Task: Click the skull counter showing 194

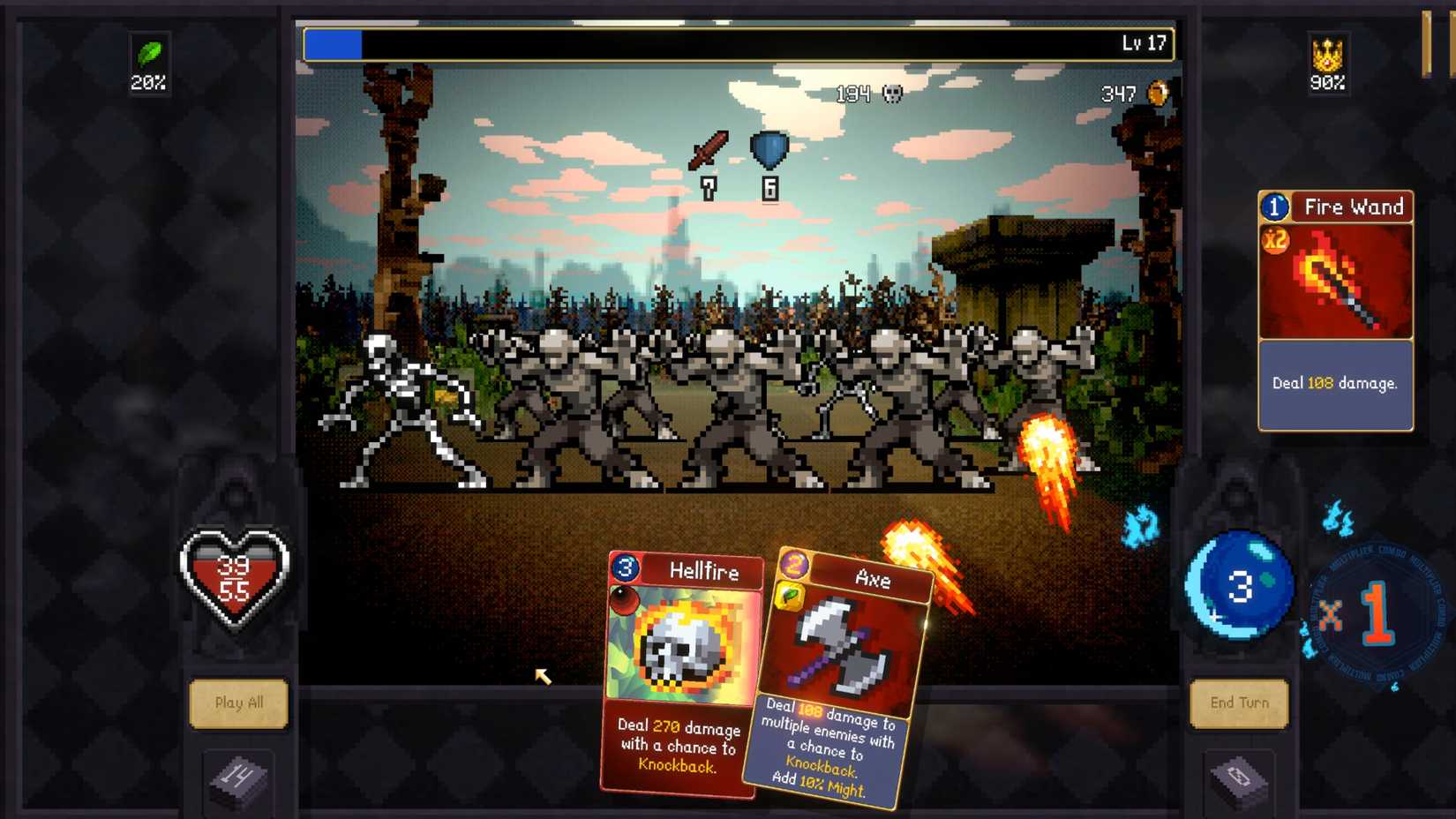Action: (869, 93)
